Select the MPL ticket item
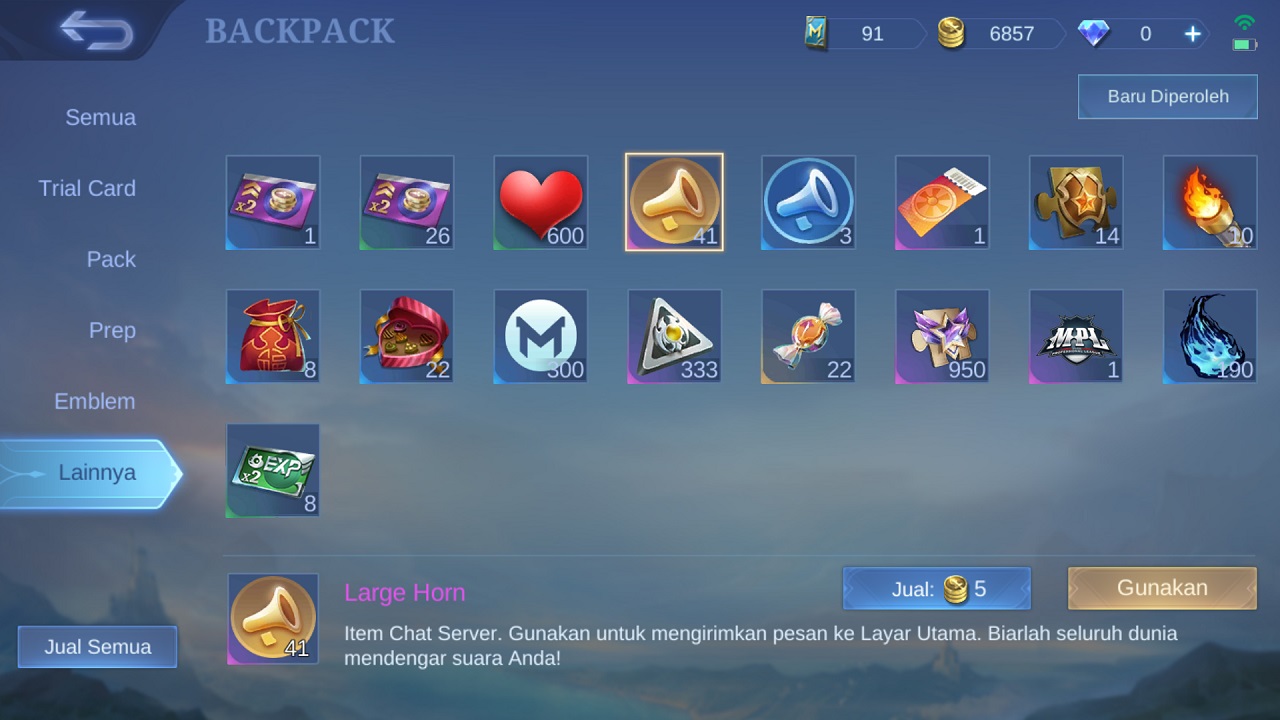The height and width of the screenshot is (720, 1280). pyautogui.click(x=1075, y=336)
